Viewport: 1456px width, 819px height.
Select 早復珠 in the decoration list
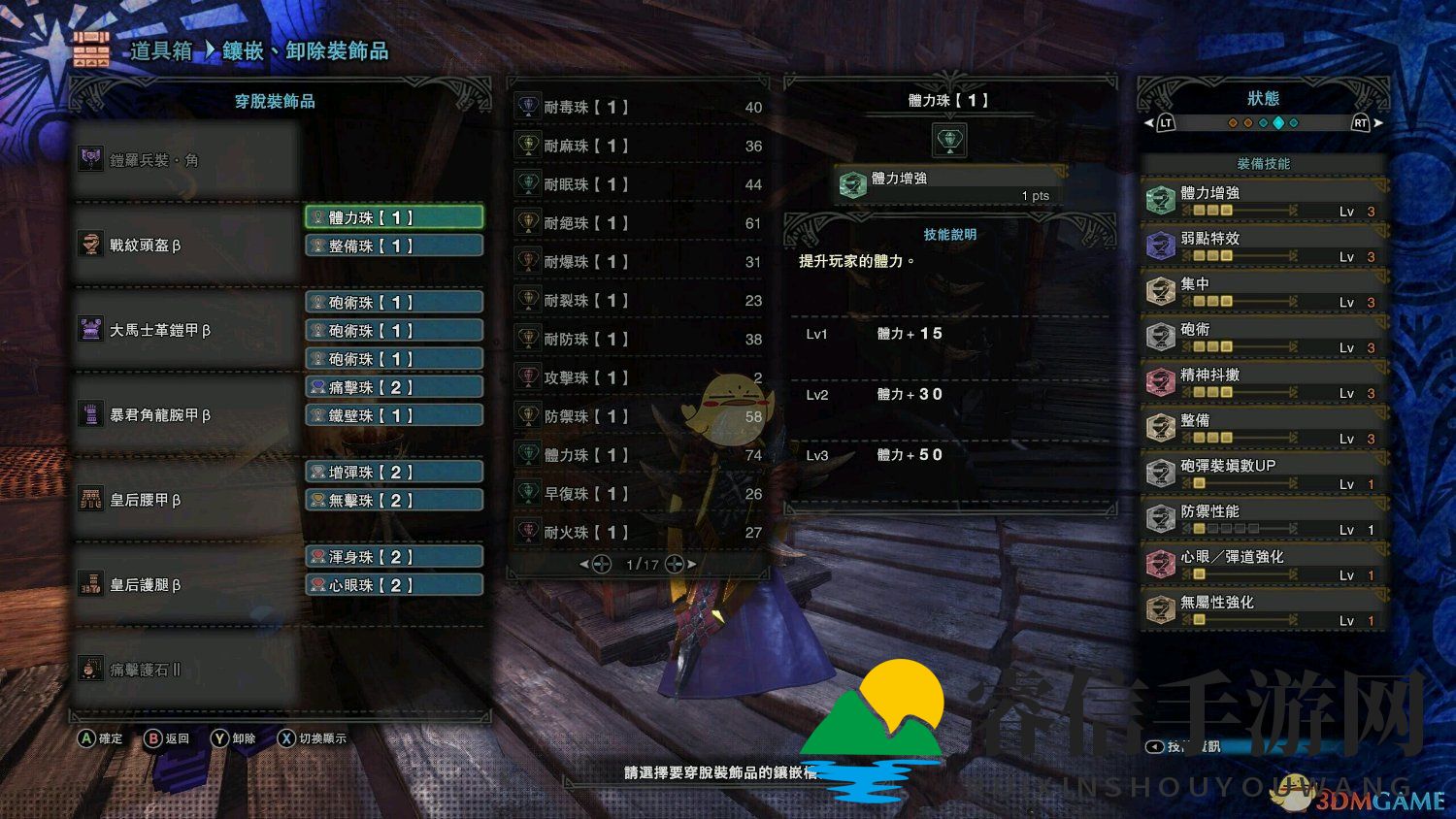(638, 494)
